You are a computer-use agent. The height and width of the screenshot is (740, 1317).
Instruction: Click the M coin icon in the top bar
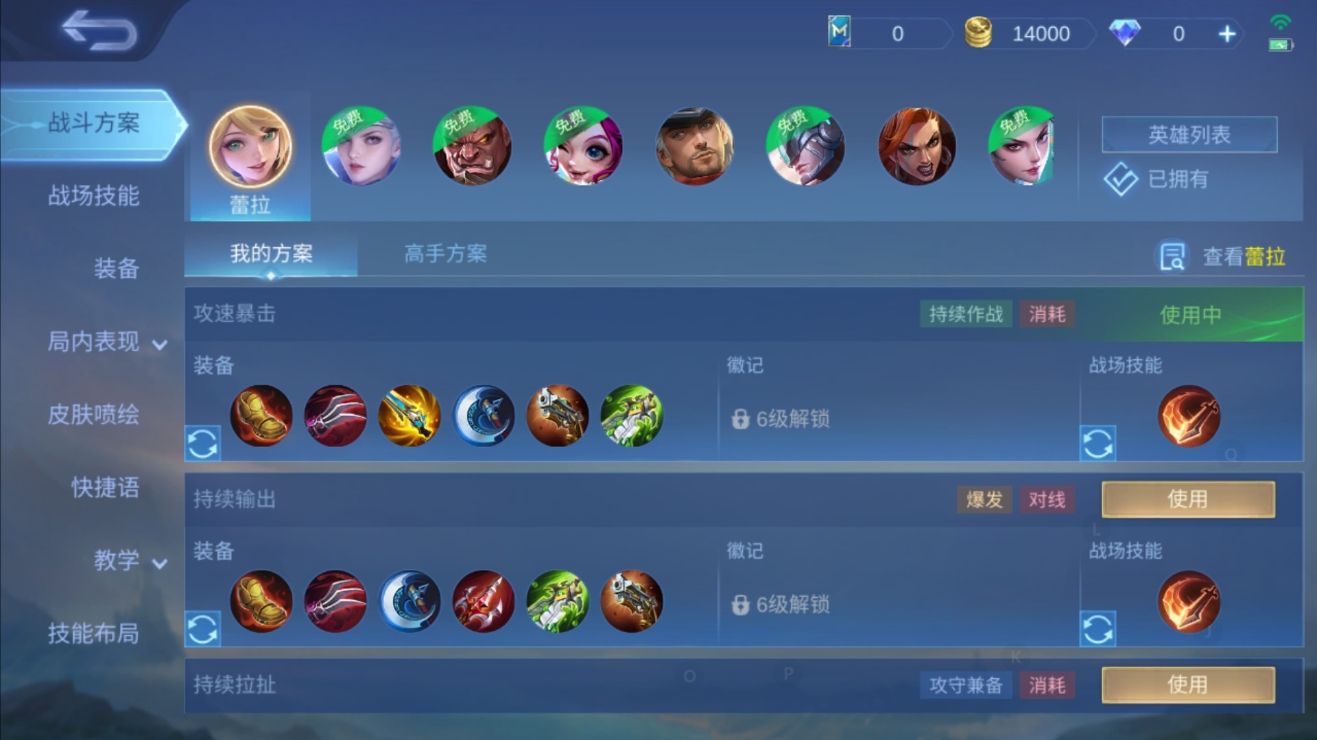pyautogui.click(x=837, y=33)
